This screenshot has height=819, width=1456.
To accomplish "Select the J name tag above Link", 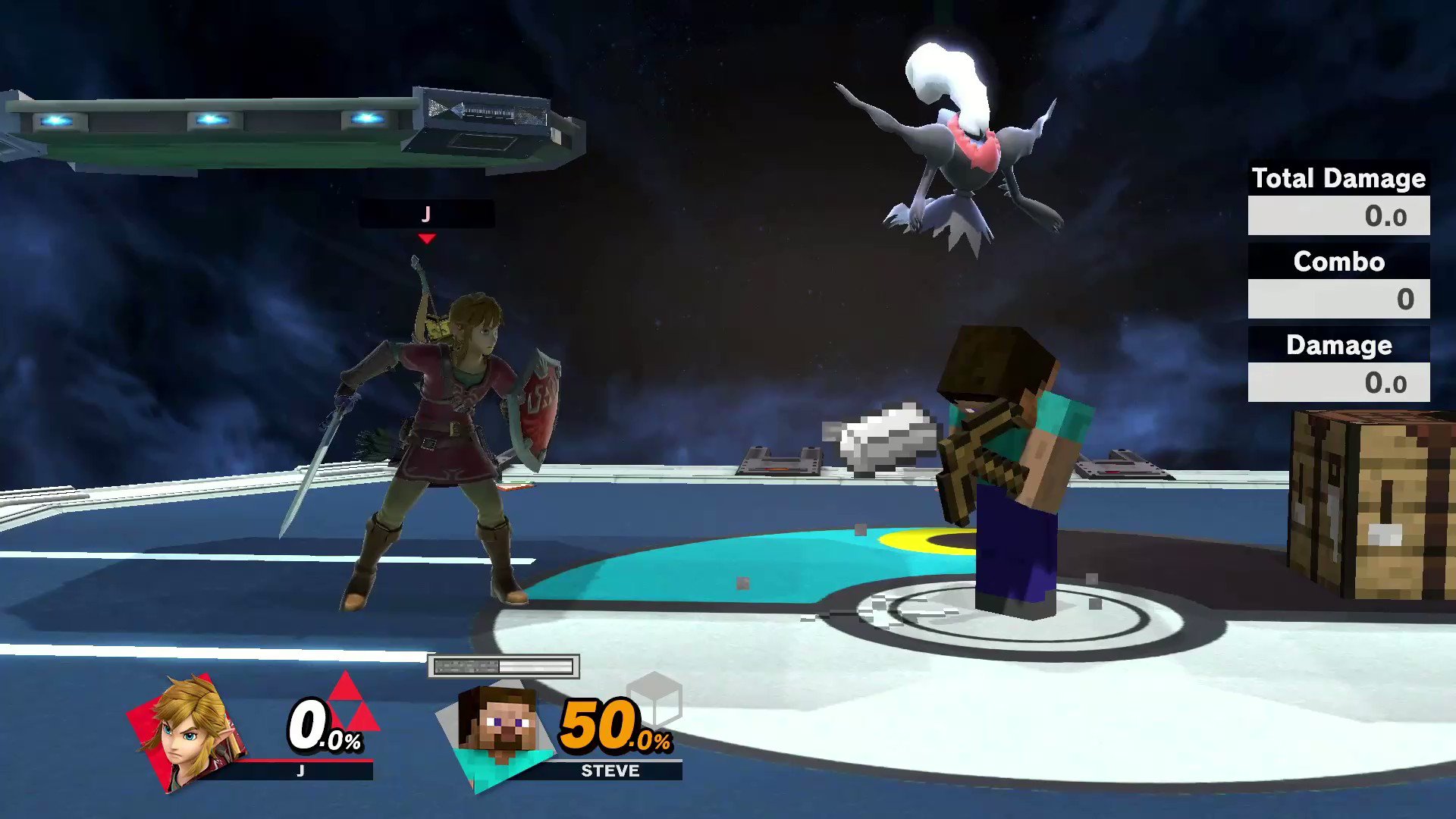I will 426,214.
